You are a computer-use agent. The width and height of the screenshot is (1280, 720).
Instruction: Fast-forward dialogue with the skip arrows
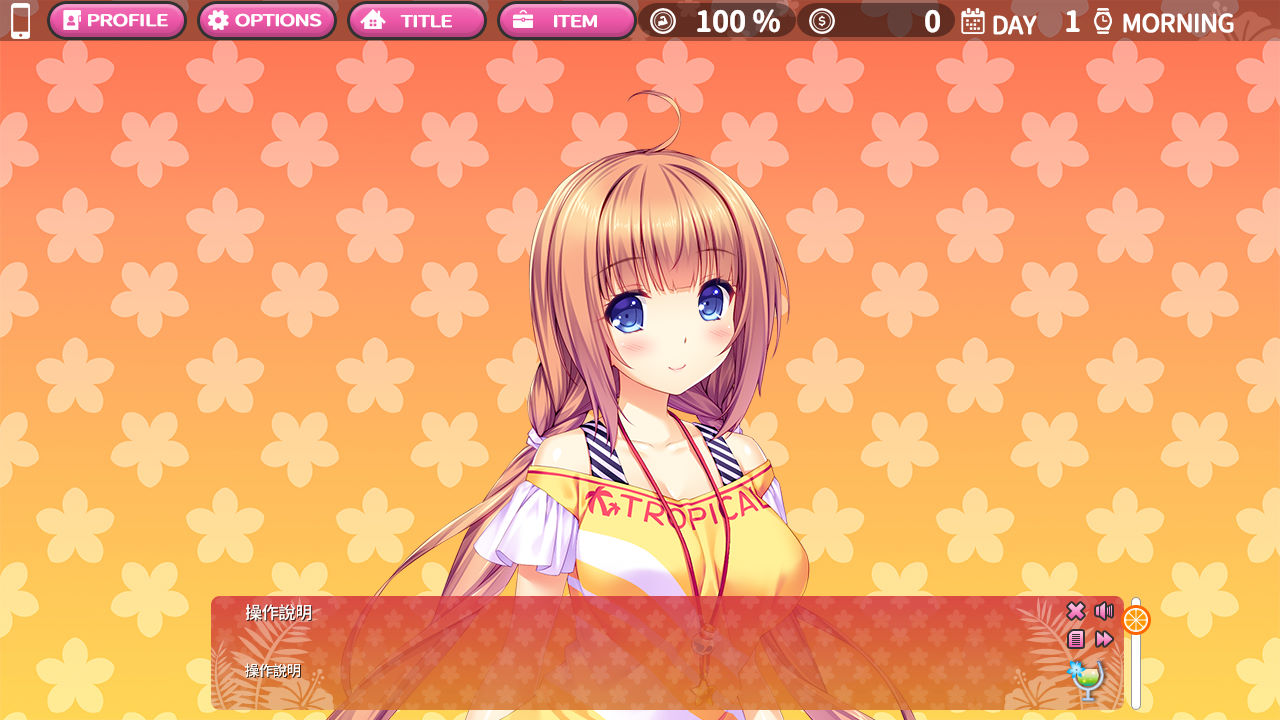[x=1104, y=639]
